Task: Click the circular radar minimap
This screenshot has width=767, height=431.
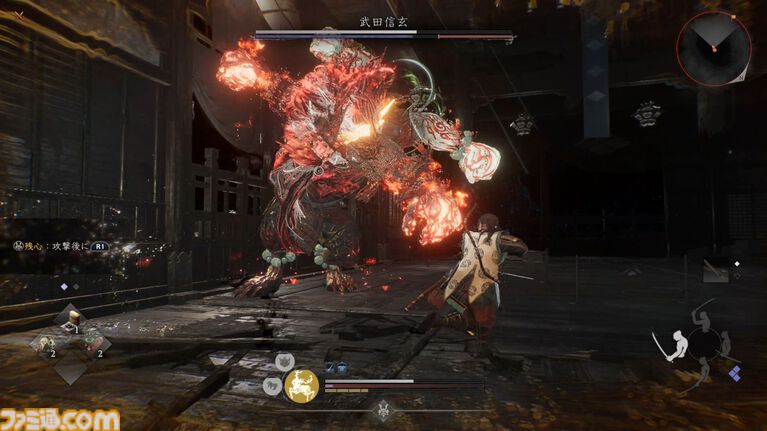Action: point(713,47)
